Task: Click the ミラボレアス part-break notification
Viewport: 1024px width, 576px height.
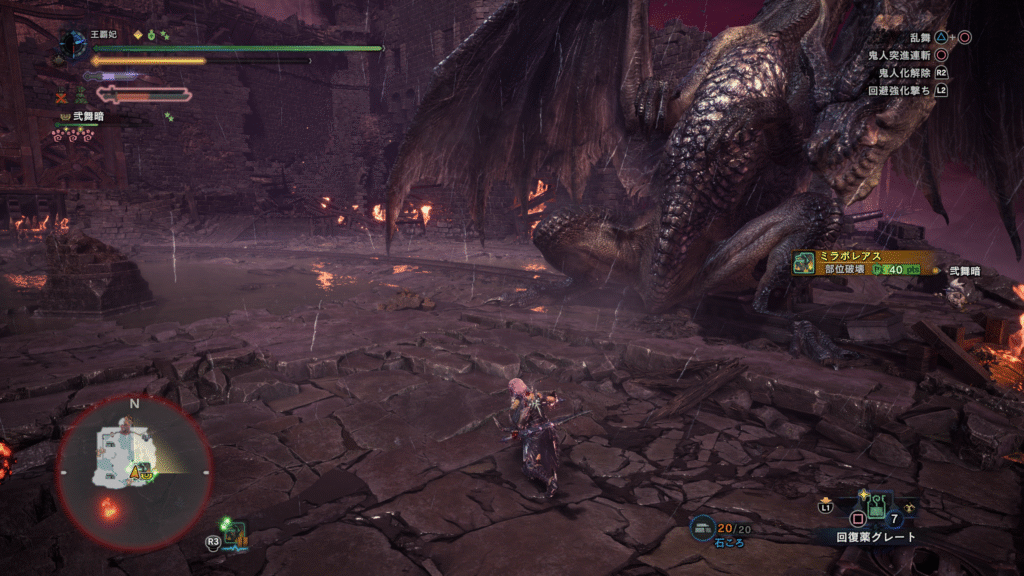Action: [x=862, y=263]
